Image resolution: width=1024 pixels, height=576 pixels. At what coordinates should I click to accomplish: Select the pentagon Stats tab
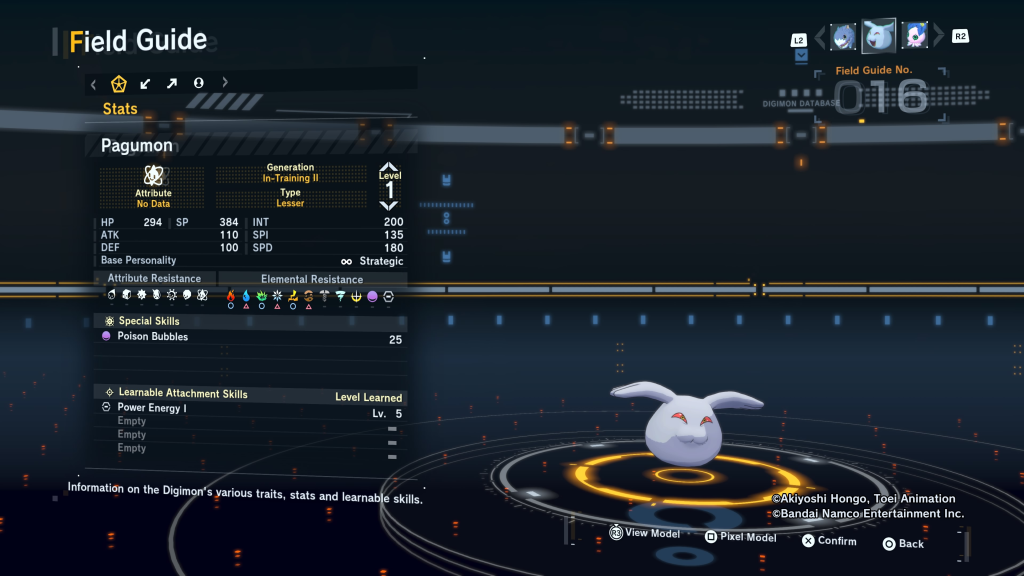click(118, 83)
